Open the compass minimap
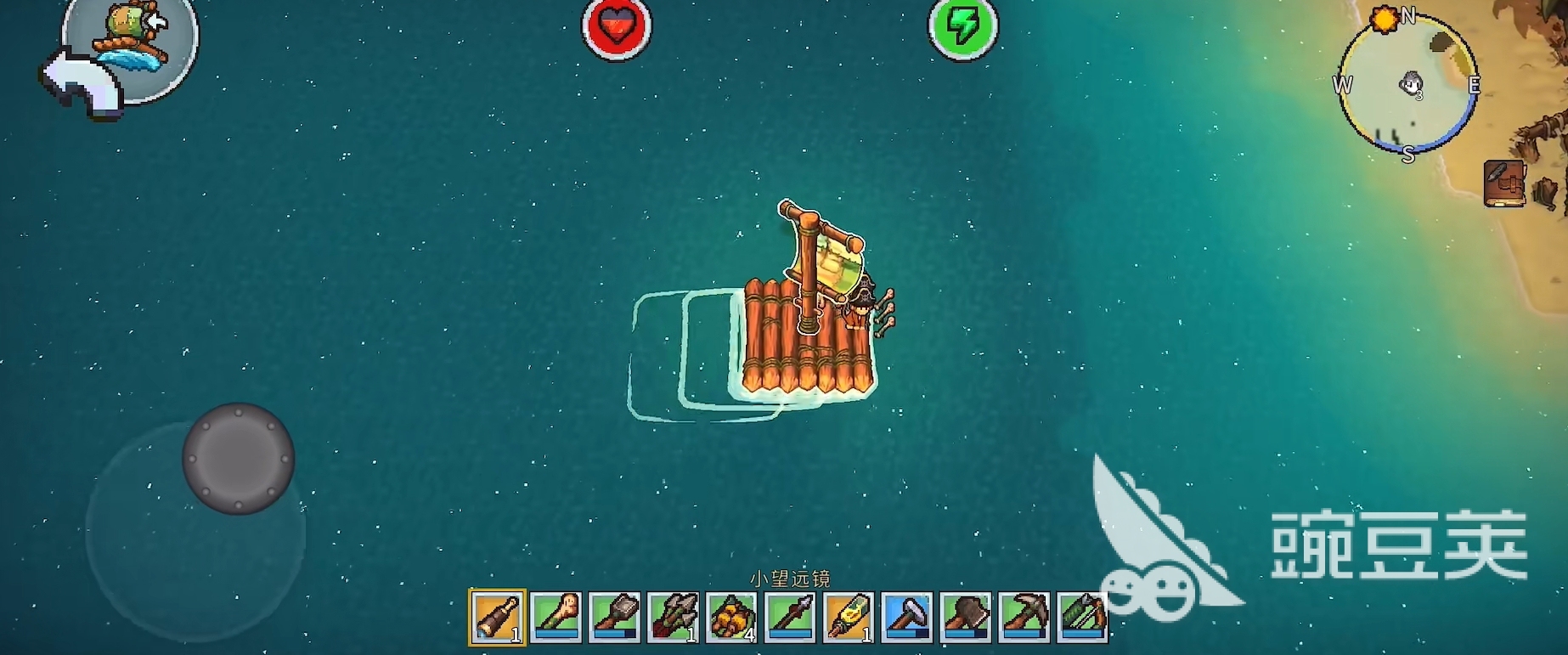The height and width of the screenshot is (655, 1568). [1407, 85]
